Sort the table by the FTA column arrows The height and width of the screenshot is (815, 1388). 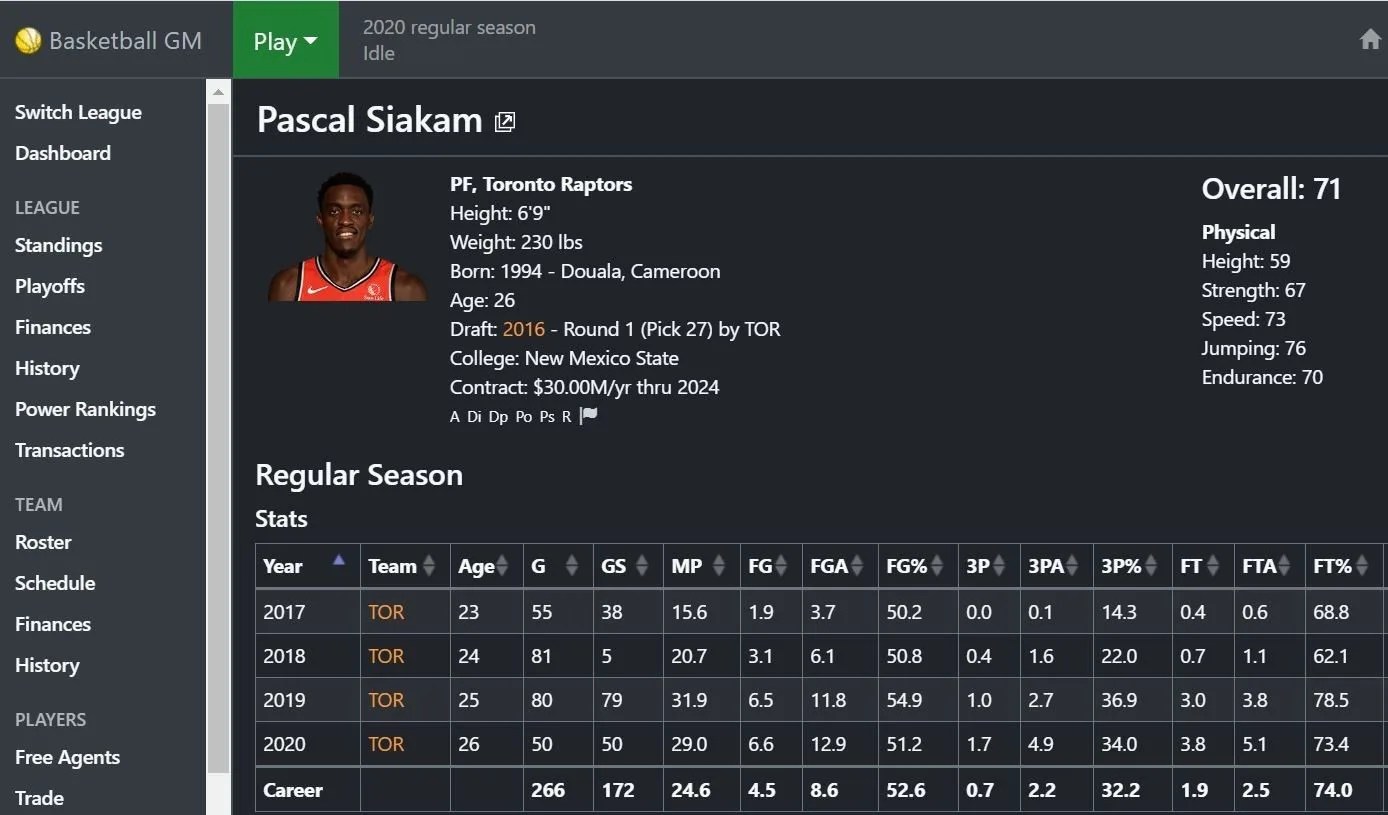point(1285,565)
